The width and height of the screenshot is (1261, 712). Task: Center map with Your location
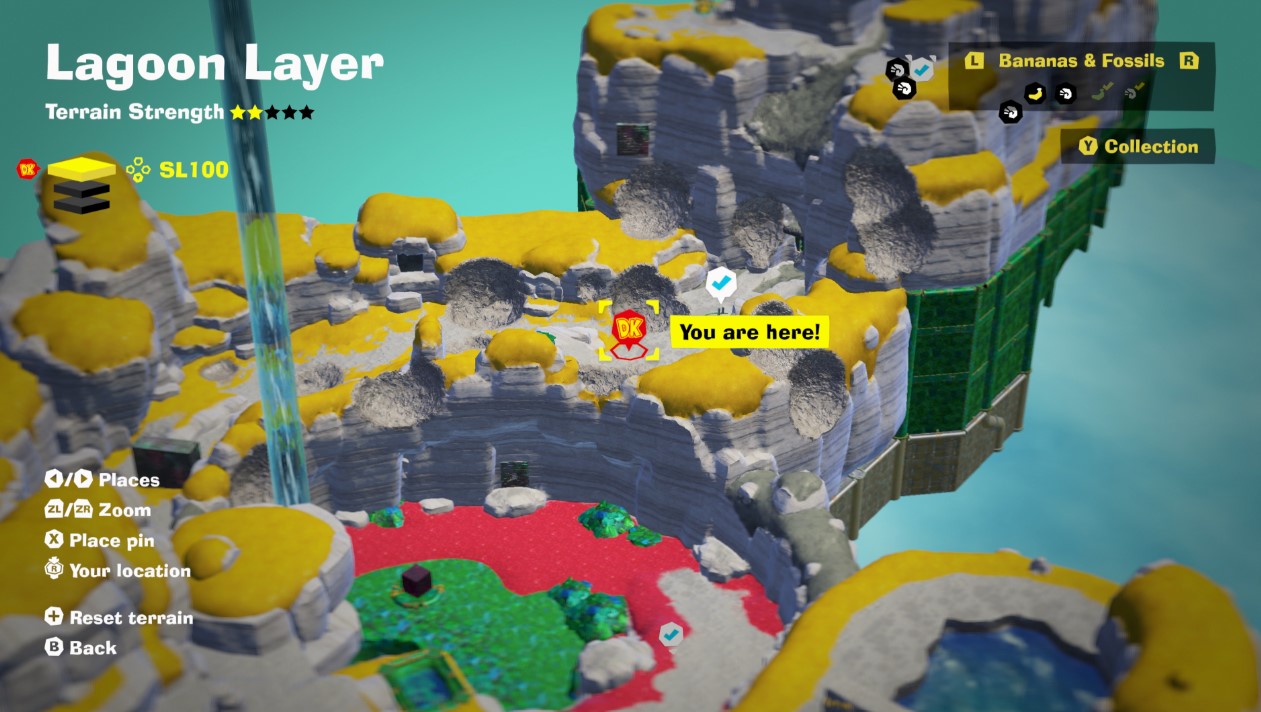(x=118, y=571)
